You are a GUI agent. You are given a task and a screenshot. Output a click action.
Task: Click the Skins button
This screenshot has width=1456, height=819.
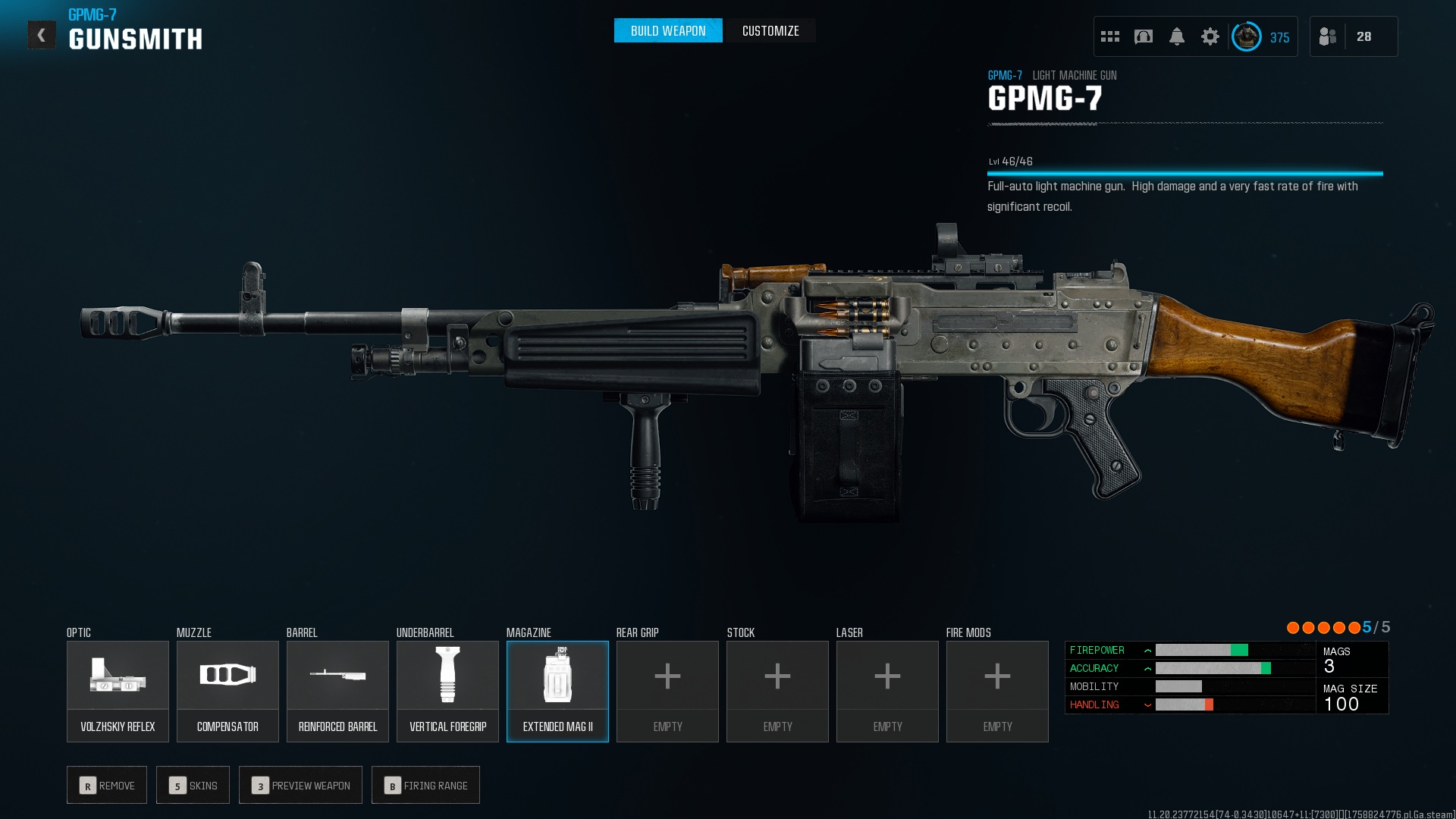[x=193, y=785]
